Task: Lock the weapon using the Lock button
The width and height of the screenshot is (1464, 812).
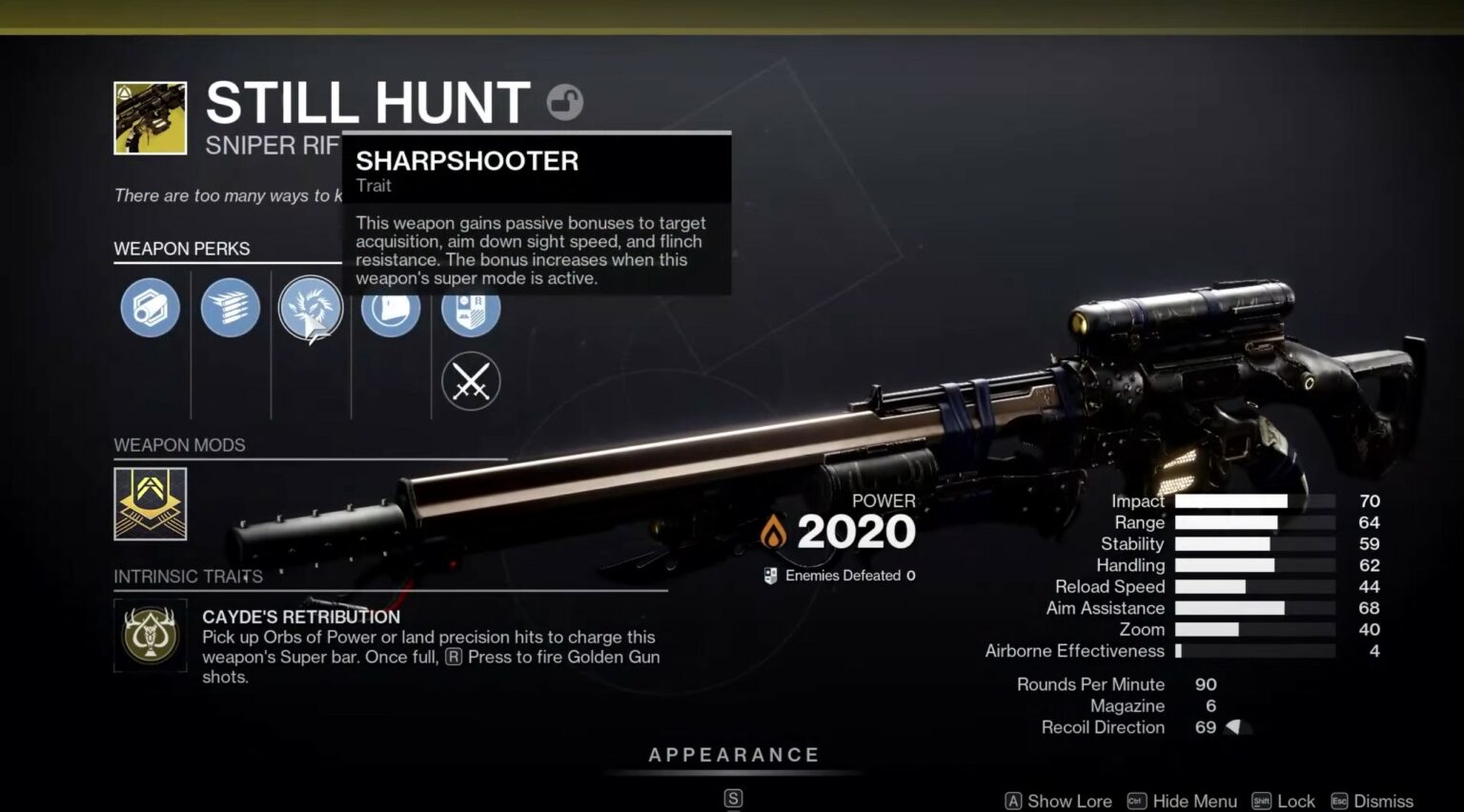Action: [x=1297, y=802]
